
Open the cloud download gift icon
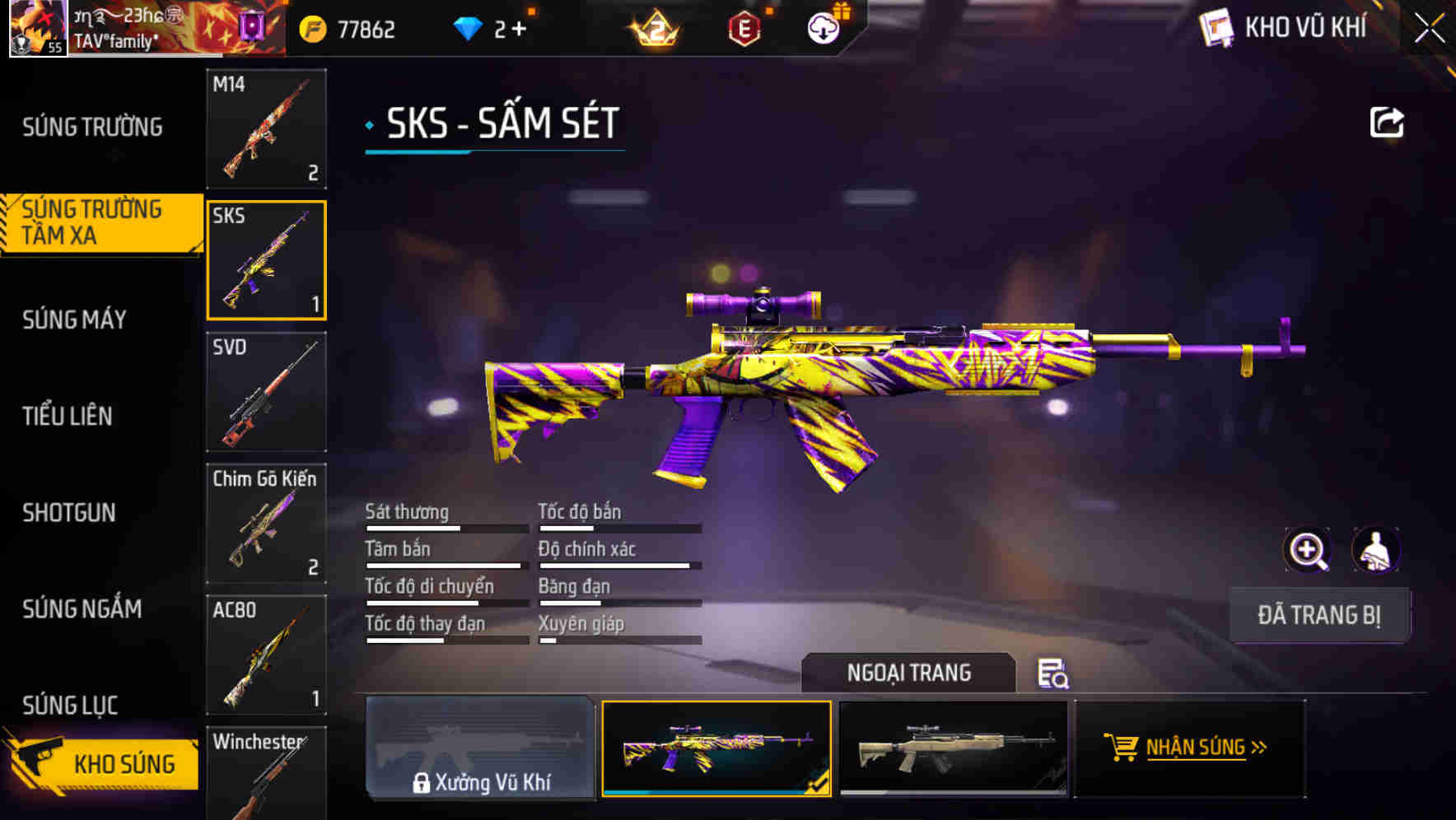coord(822,26)
